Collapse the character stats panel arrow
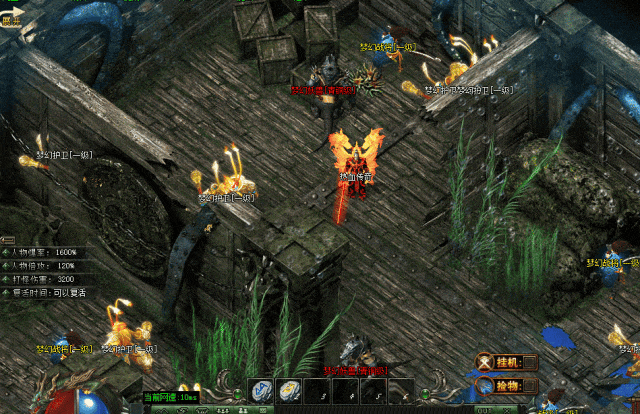640x414 pixels. point(7,240)
